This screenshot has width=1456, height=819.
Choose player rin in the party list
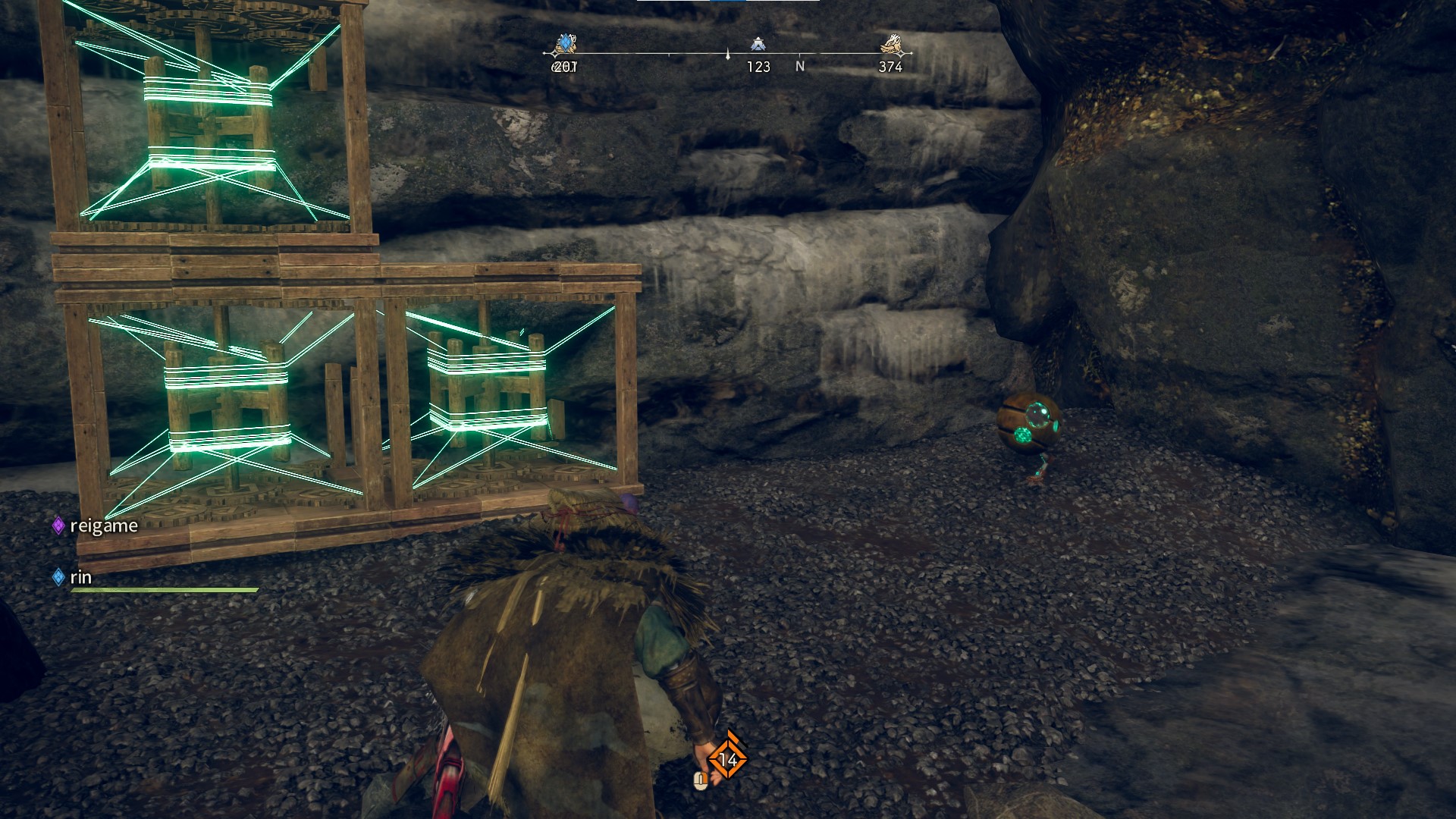80,577
